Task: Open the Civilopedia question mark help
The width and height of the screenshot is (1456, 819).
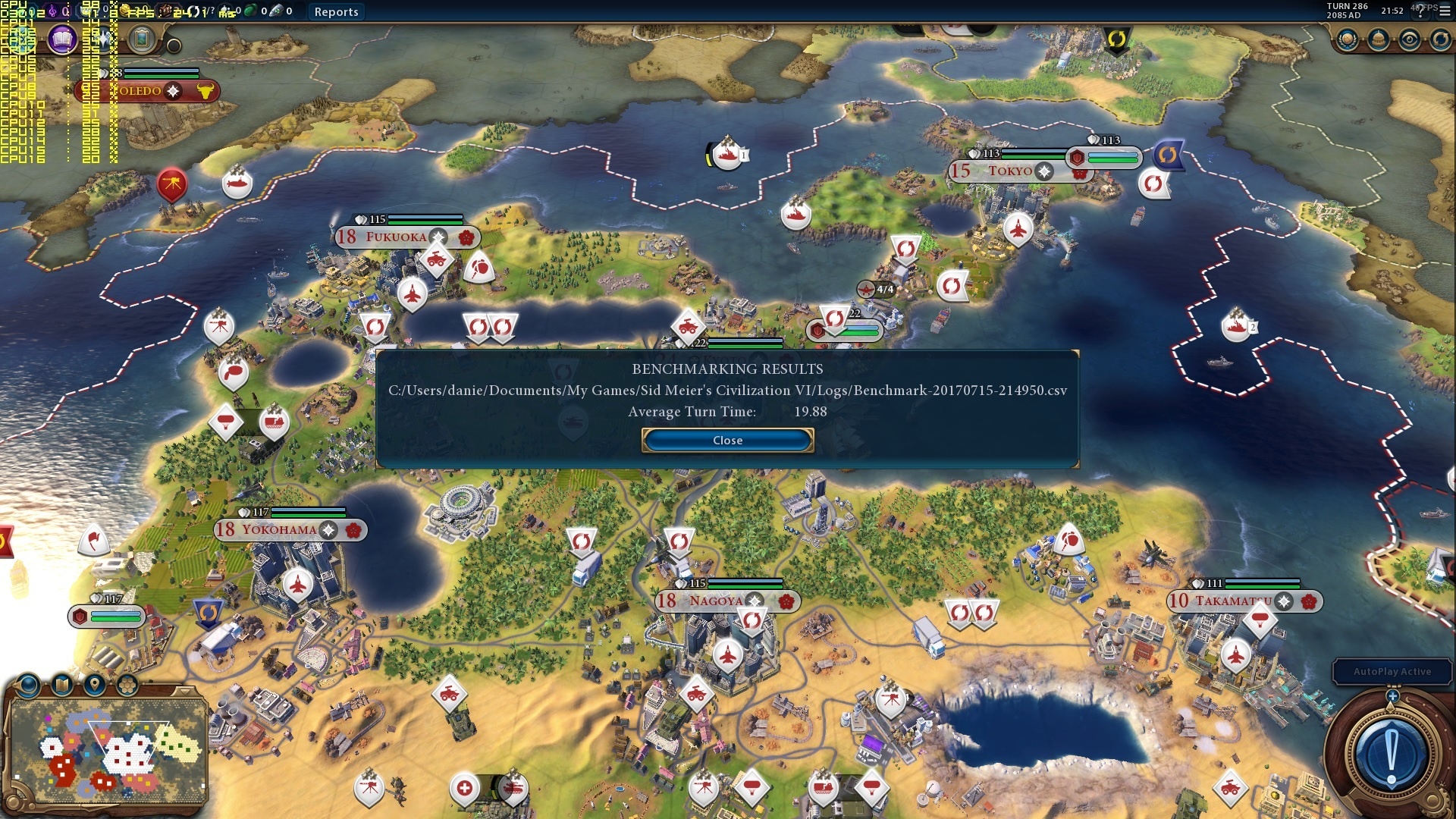Action: [x=1421, y=11]
